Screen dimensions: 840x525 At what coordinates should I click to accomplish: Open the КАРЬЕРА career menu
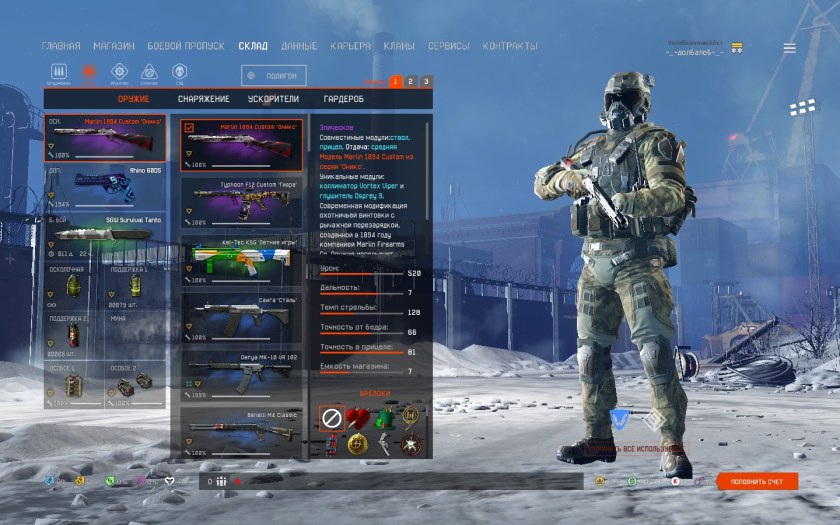[x=350, y=46]
